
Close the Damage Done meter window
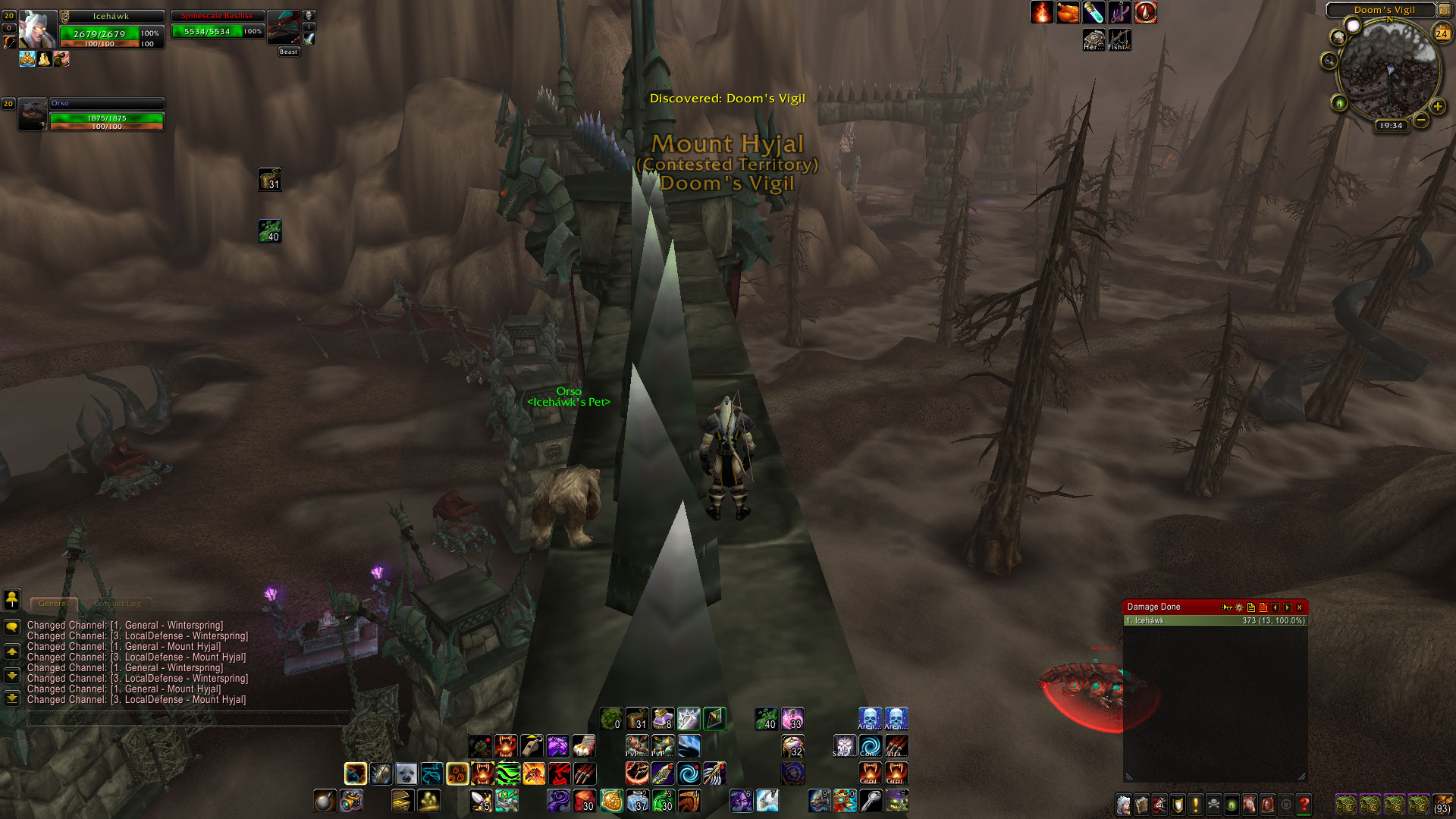click(x=1299, y=607)
